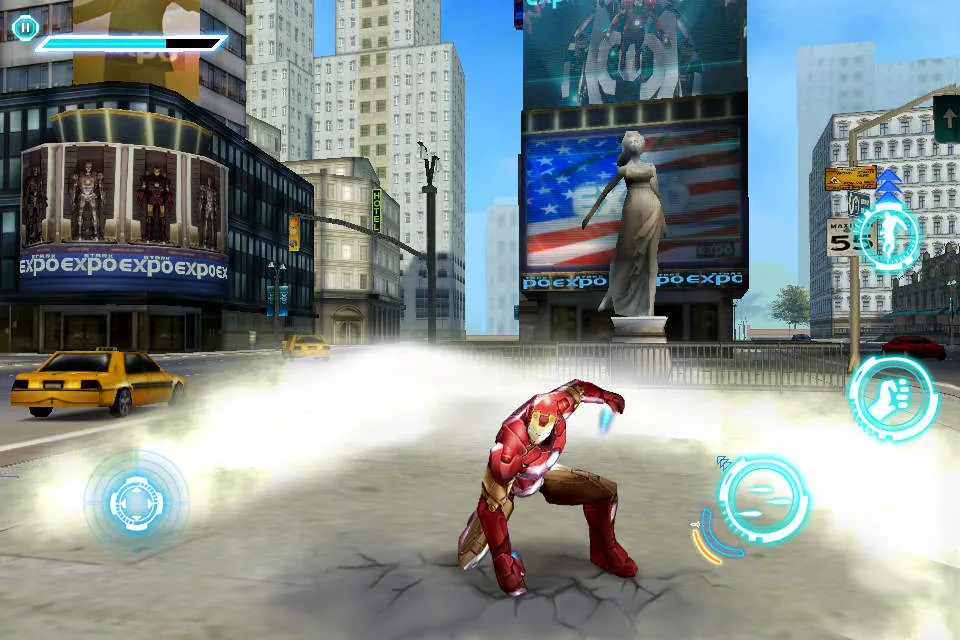960x640 pixels.
Task: Tap the virtual movement joystick
Action: pyautogui.click(x=136, y=499)
